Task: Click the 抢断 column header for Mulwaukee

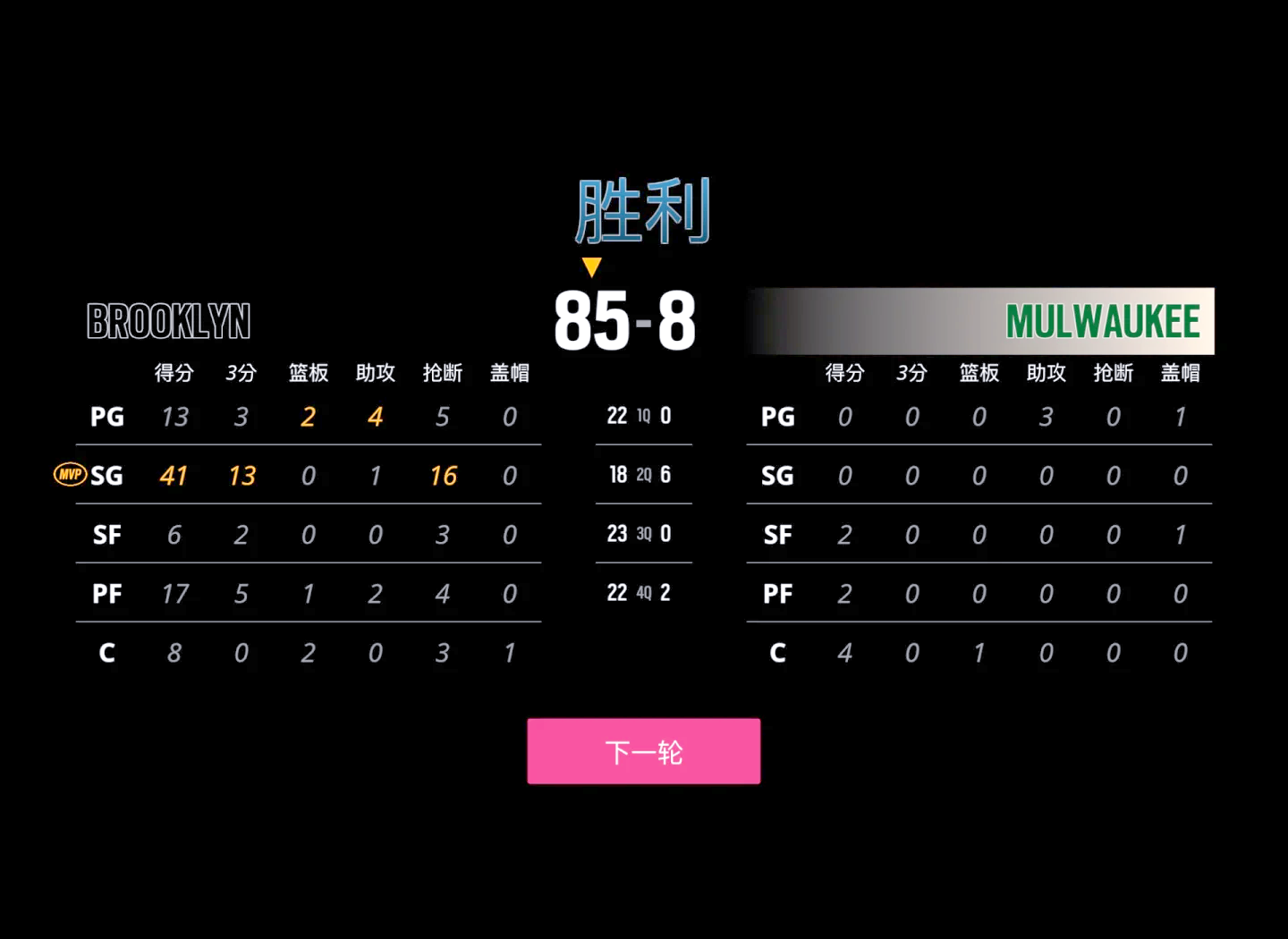Action: [x=1113, y=374]
